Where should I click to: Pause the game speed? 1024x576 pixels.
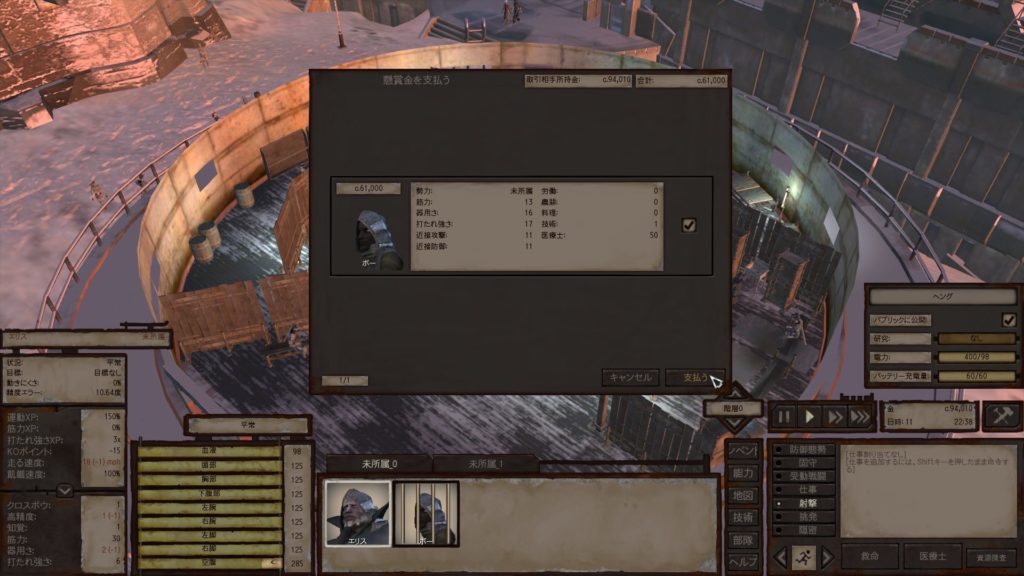[784, 417]
